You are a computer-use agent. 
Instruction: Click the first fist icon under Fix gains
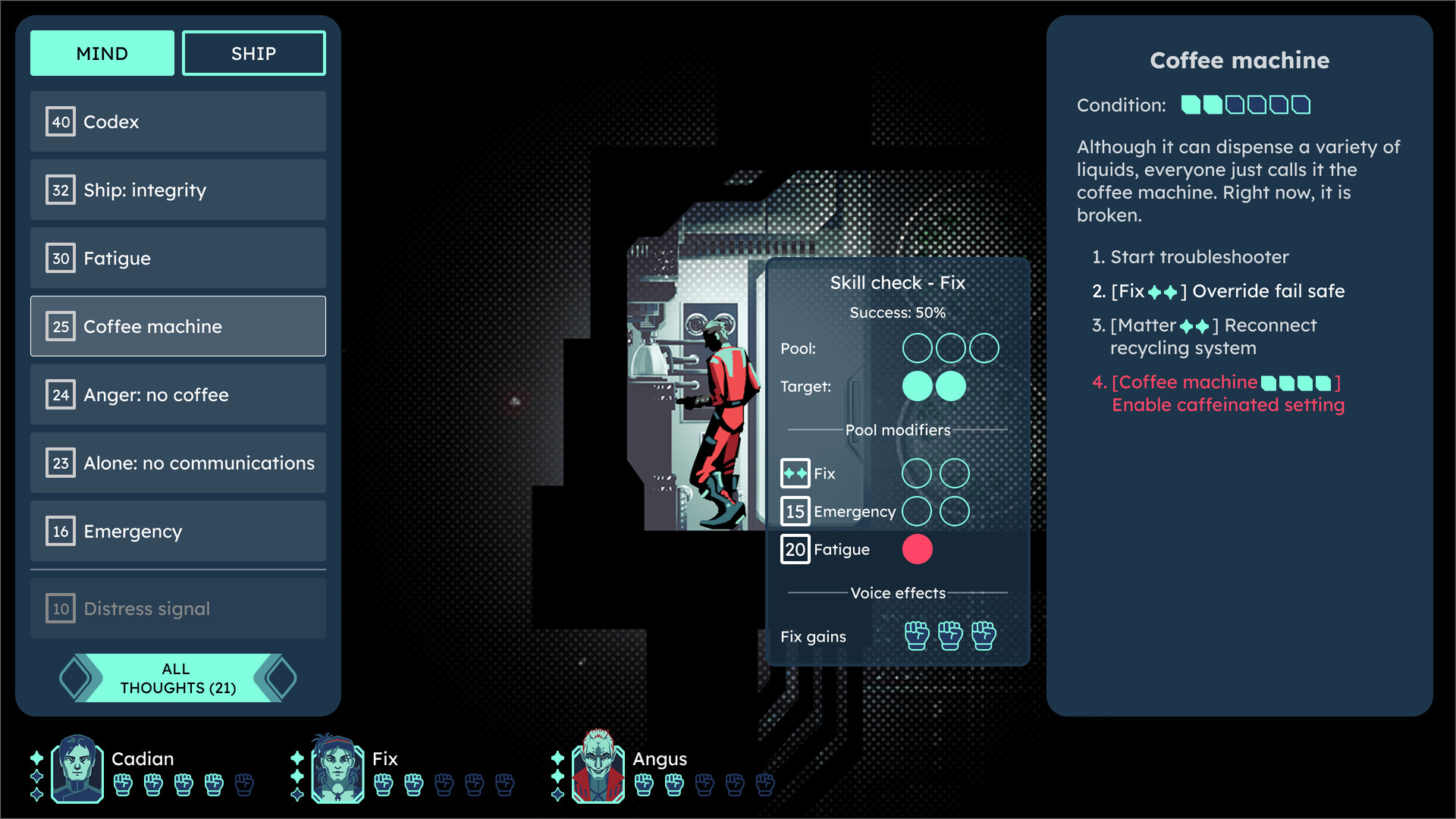pos(917,635)
